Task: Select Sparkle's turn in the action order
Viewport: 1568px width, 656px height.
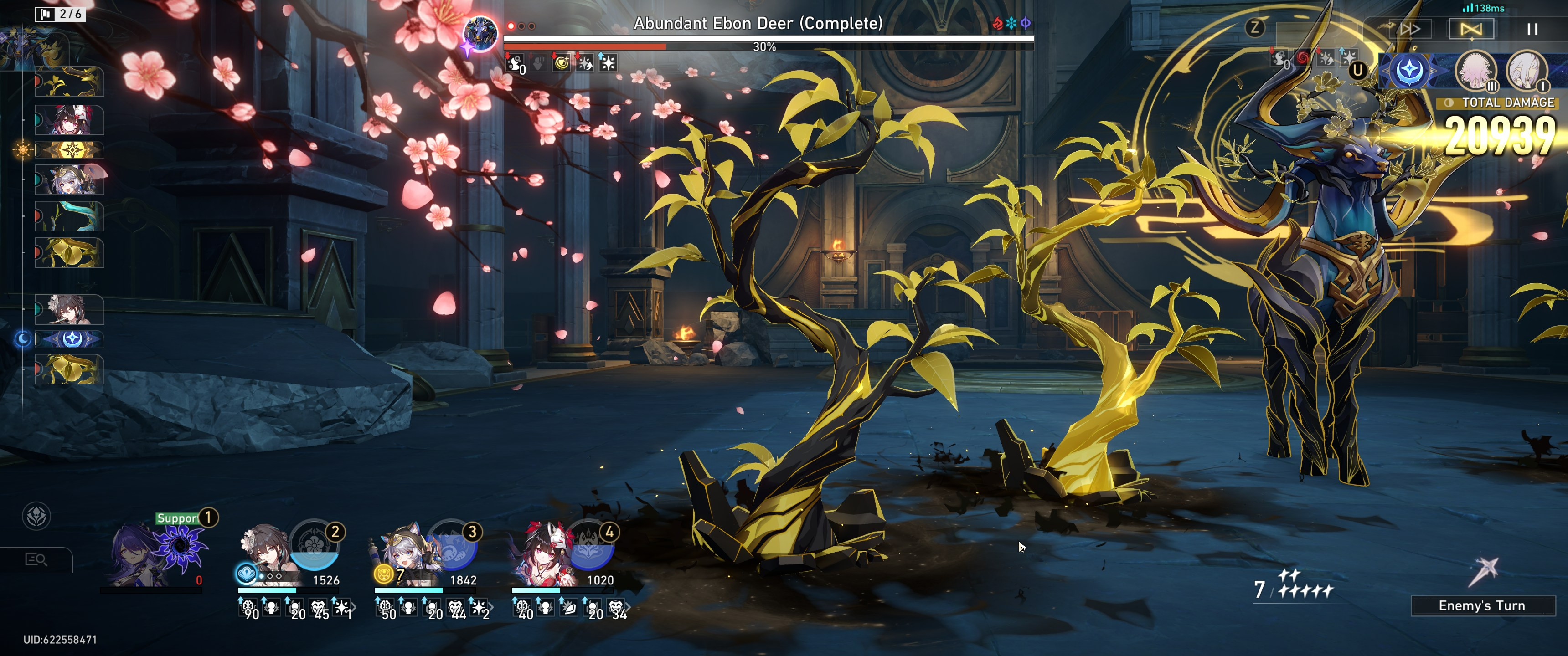Action: tap(69, 120)
